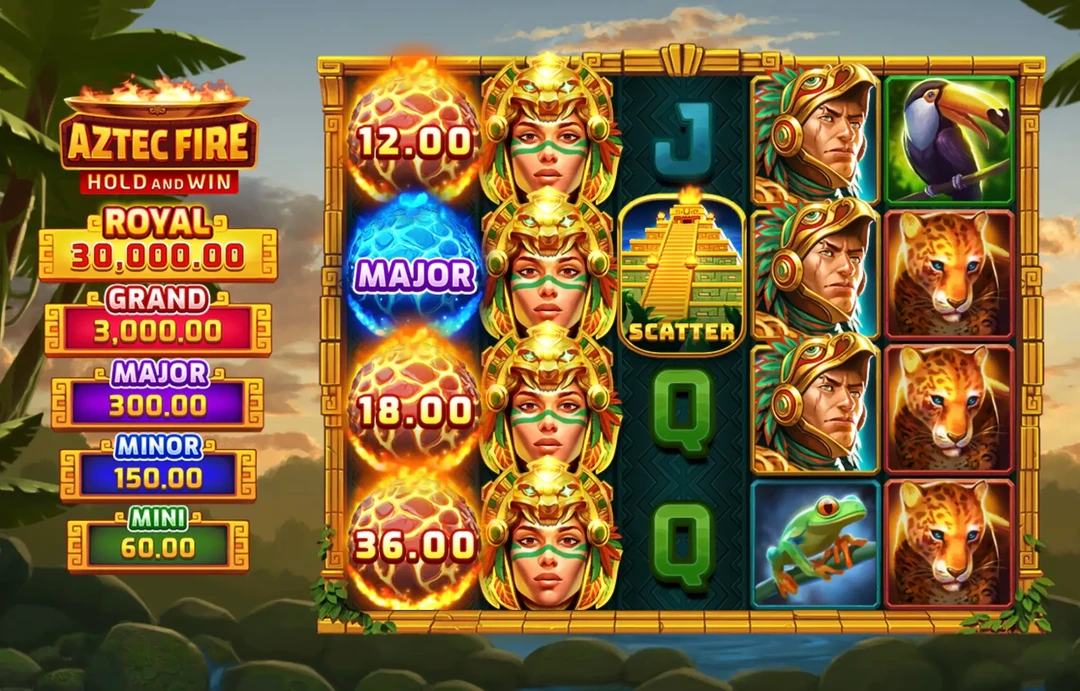Choose the green tree frog symbol
Image resolution: width=1080 pixels, height=691 pixels.
tap(815, 543)
